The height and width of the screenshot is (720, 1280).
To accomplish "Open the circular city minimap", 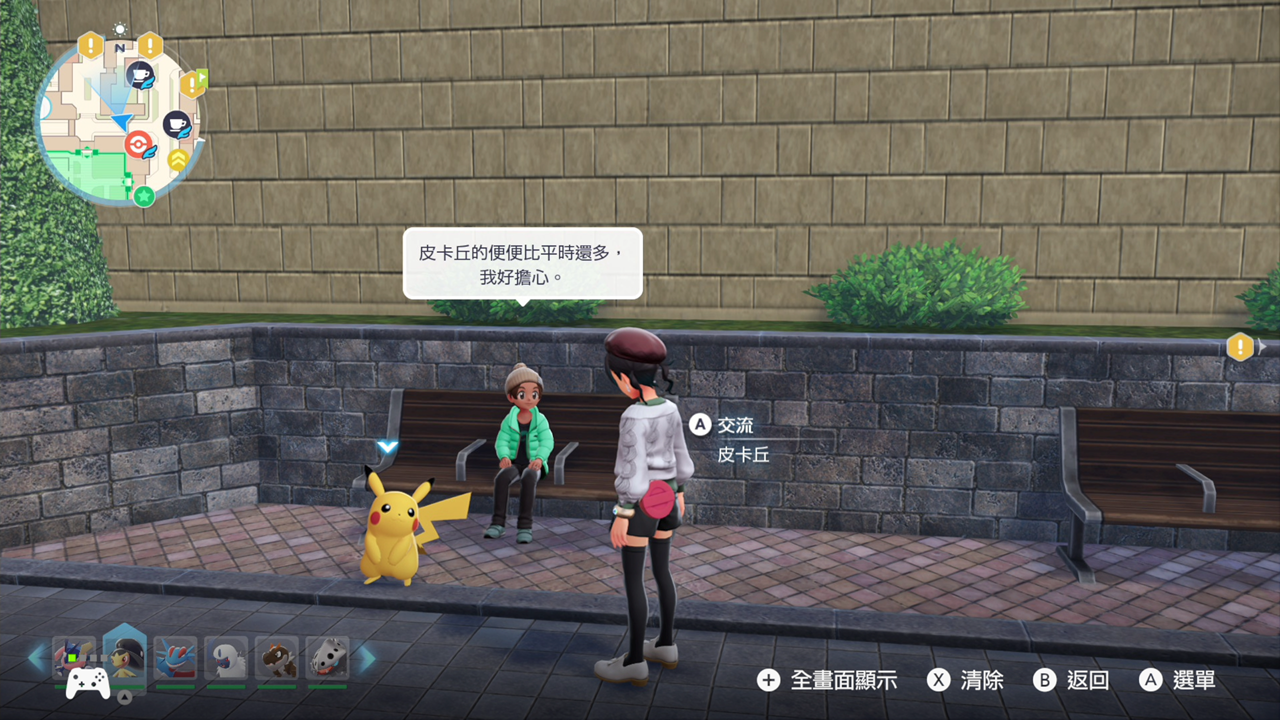I will coord(119,120).
